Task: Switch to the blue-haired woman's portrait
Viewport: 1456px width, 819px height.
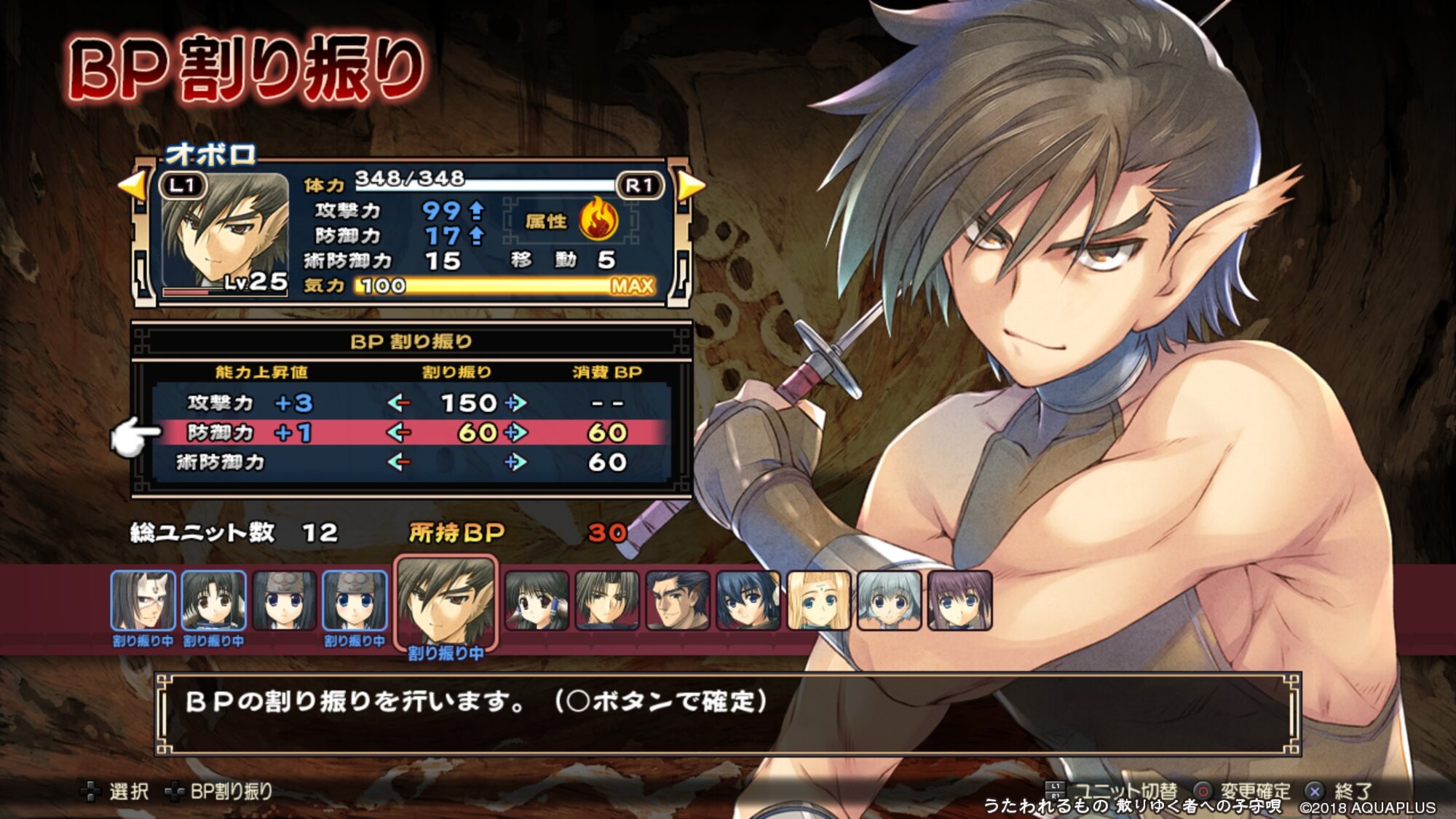Action: (x=748, y=601)
